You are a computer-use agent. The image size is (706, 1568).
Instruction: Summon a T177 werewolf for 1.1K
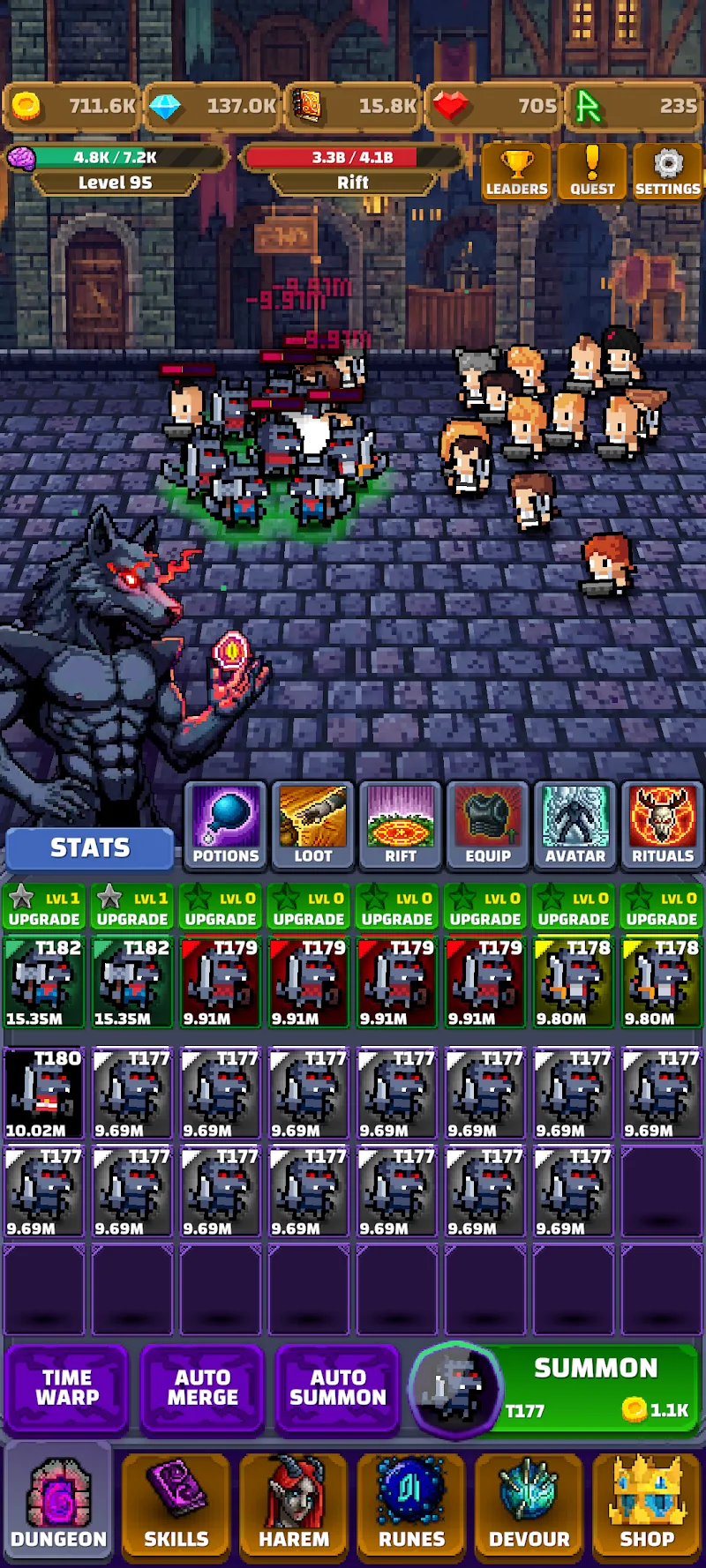[x=582, y=1387]
